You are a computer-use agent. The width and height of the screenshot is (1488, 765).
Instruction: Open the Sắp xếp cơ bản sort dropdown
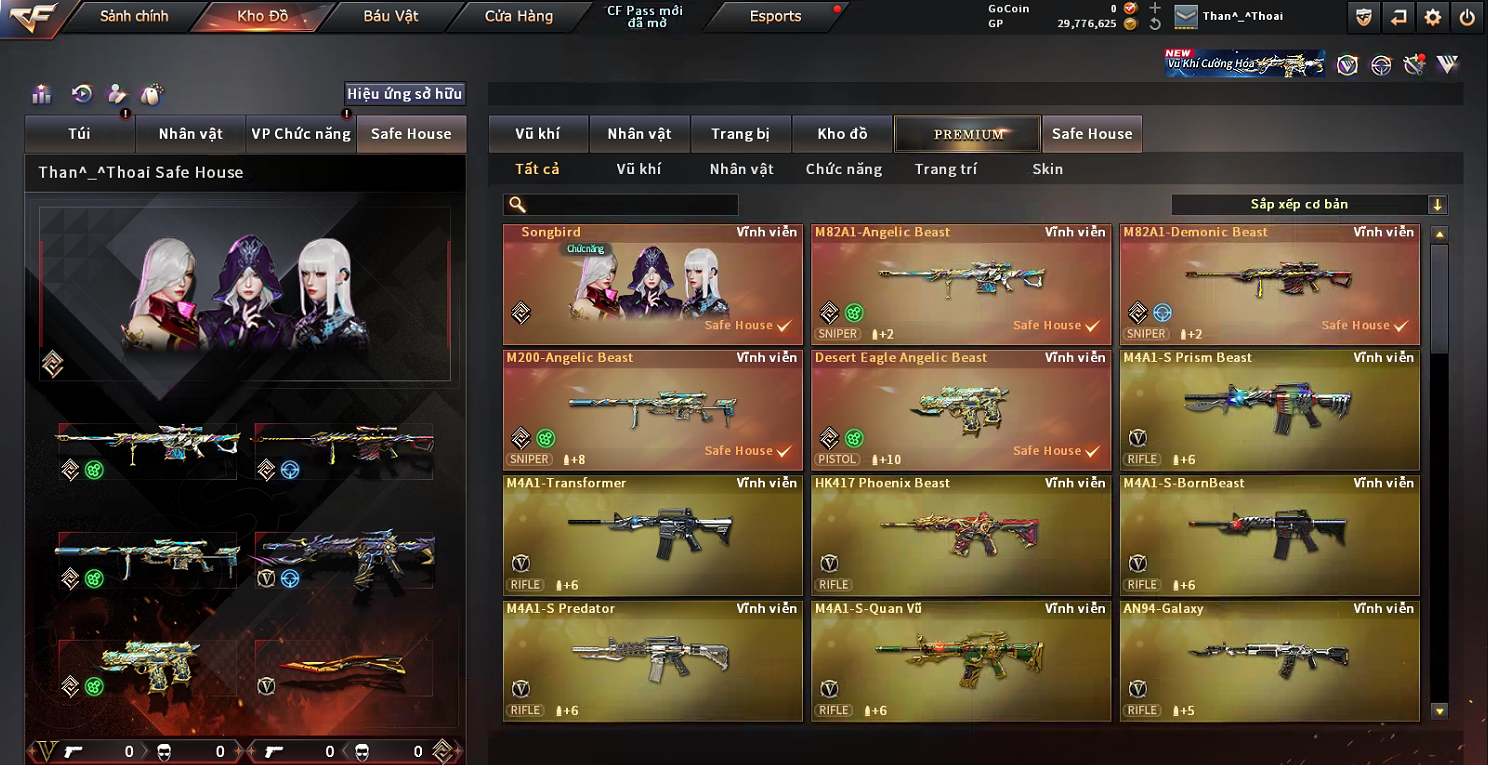click(1308, 205)
